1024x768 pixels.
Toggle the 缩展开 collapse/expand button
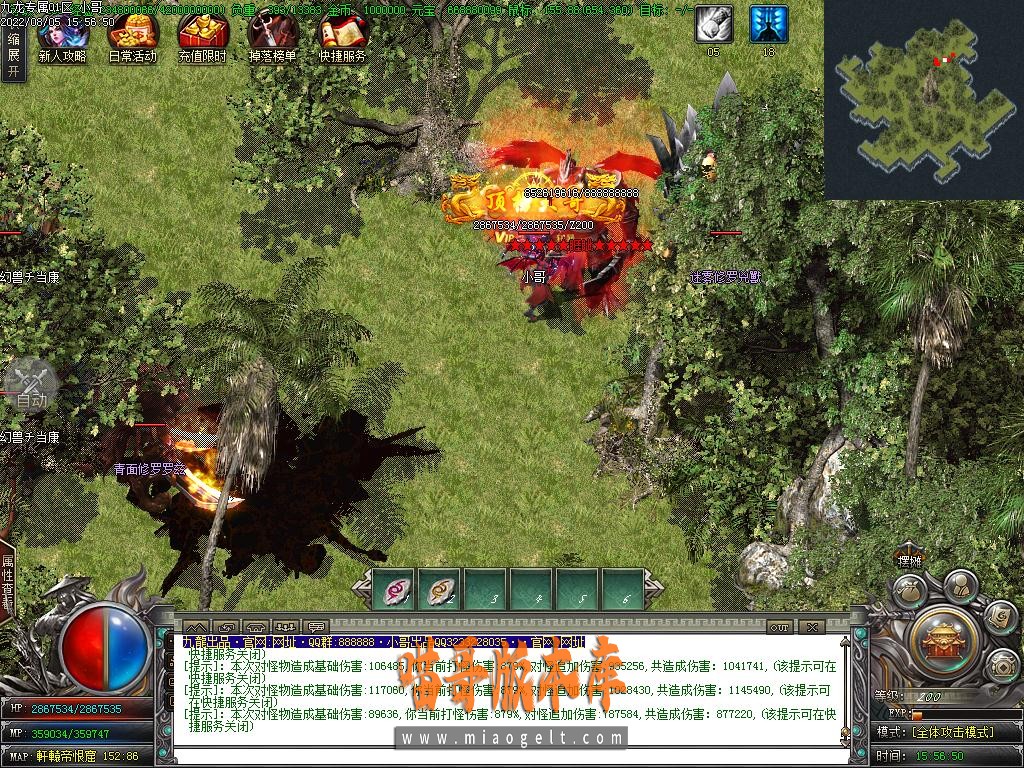click(x=13, y=54)
